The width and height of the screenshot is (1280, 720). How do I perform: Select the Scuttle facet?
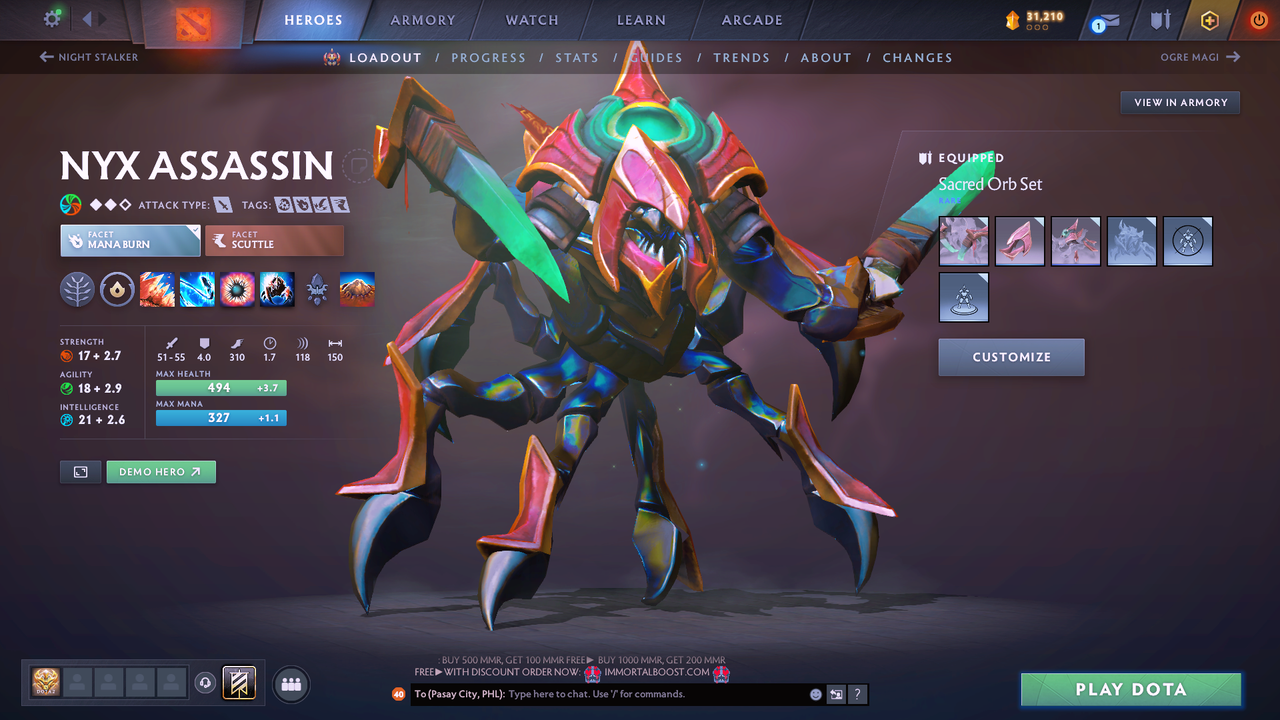point(275,240)
